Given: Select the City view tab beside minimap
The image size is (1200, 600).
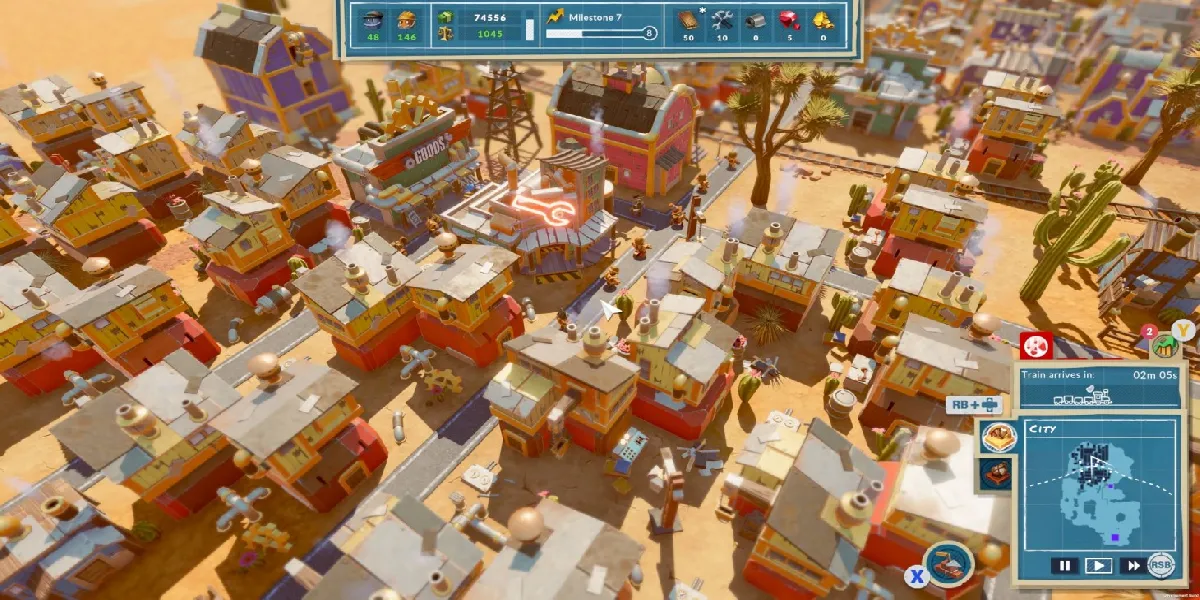Looking at the screenshot, I should click(x=997, y=437).
